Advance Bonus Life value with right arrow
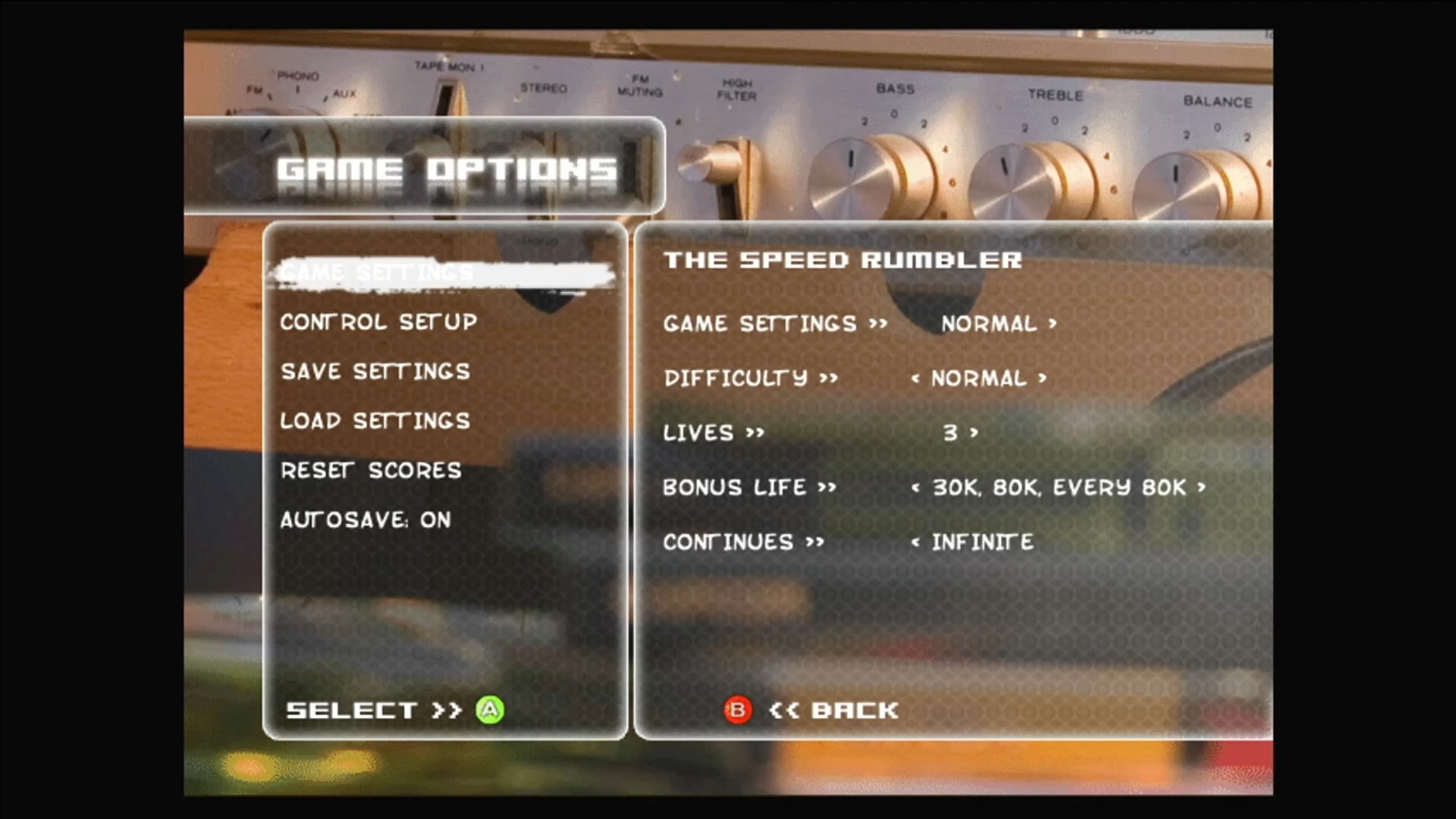Viewport: 1456px width, 819px height. click(x=1201, y=488)
